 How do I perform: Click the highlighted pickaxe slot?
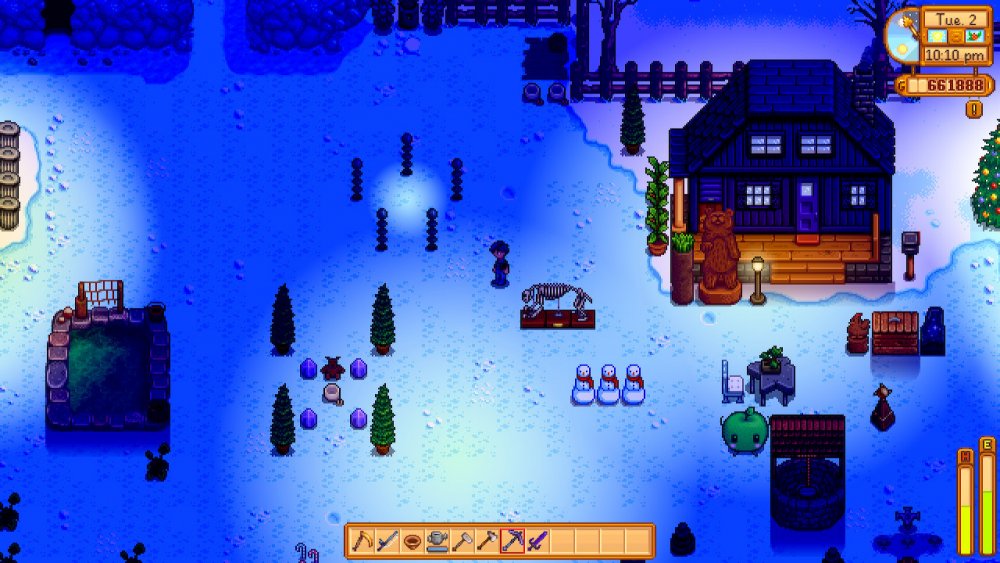(x=512, y=541)
